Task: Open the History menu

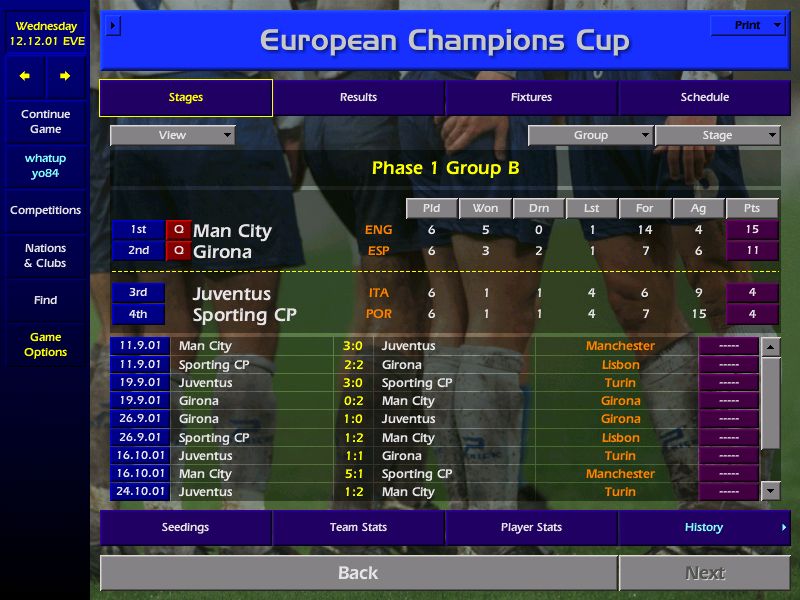Action: tap(704, 527)
